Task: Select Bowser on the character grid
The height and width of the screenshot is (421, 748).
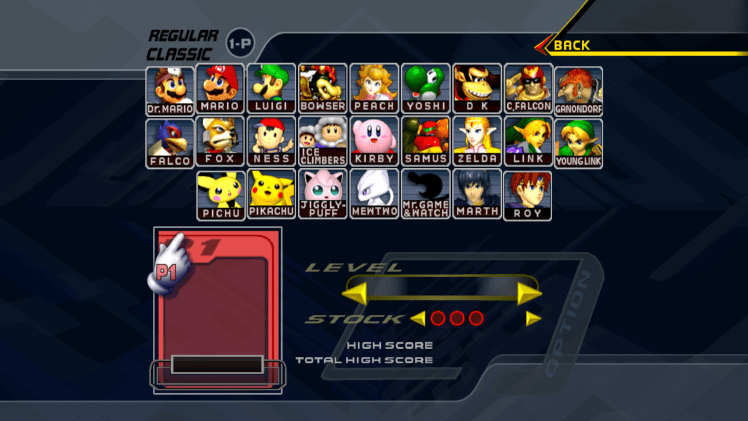Action: (323, 90)
